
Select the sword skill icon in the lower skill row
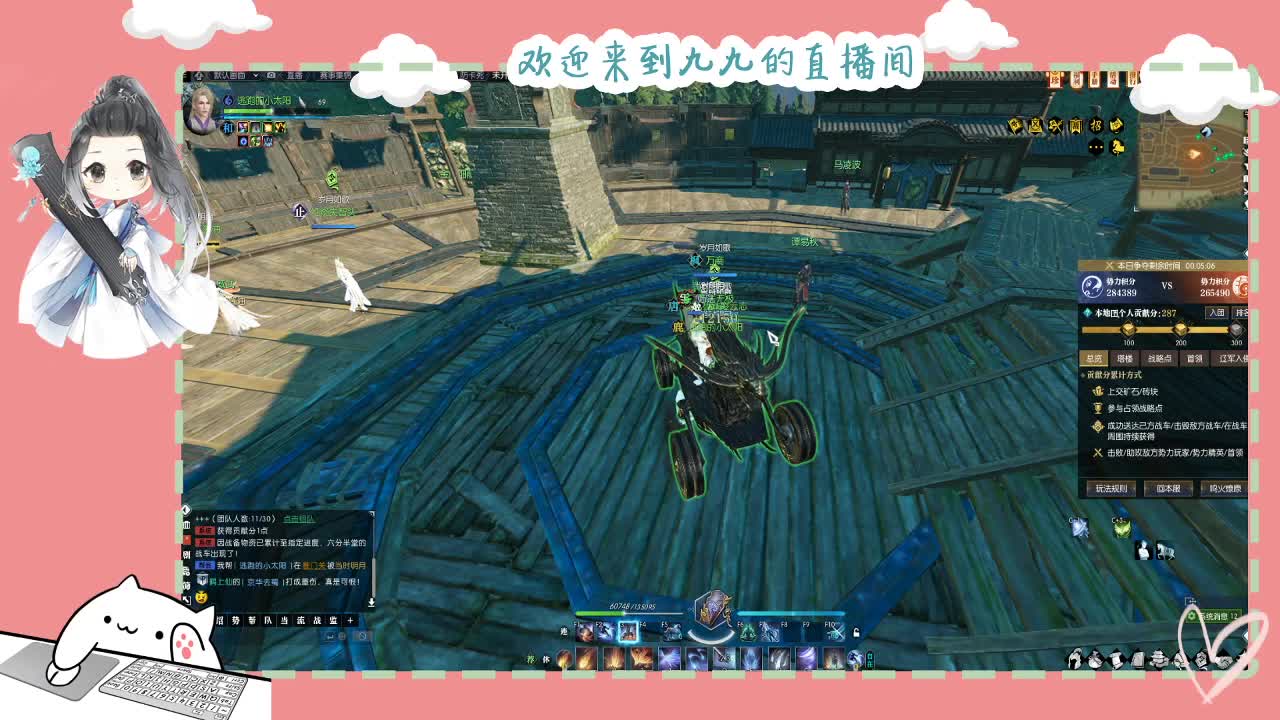(x=722, y=658)
